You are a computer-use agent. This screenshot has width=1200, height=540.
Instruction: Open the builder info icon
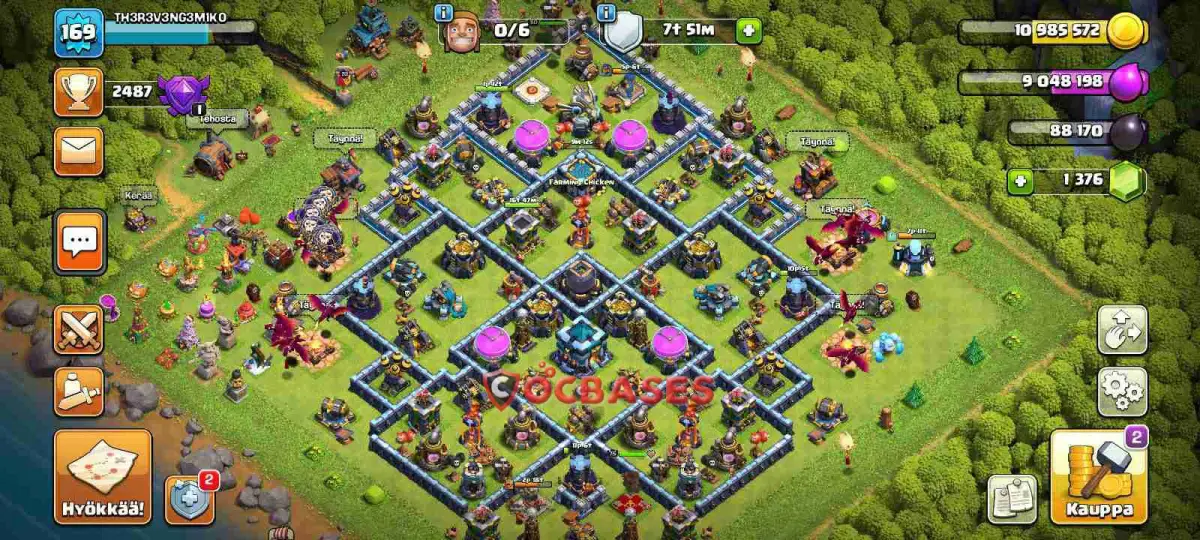[x=444, y=12]
